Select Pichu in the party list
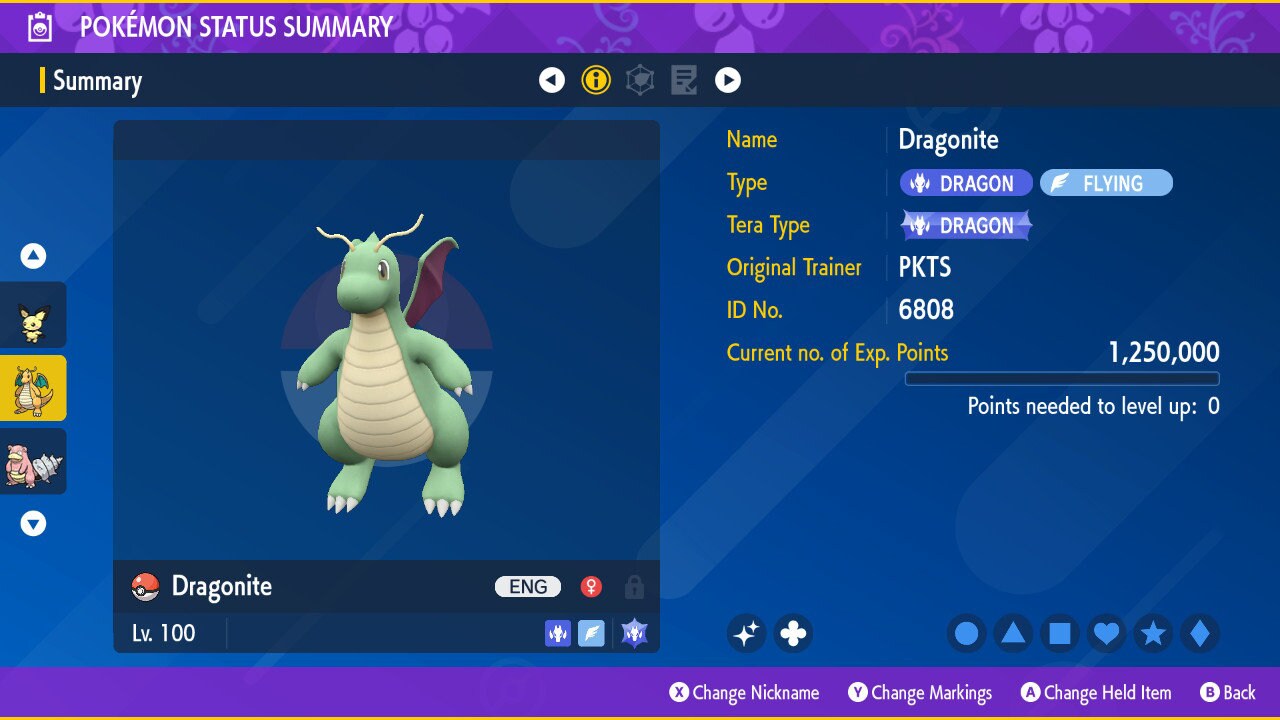1280x720 pixels. coord(33,315)
